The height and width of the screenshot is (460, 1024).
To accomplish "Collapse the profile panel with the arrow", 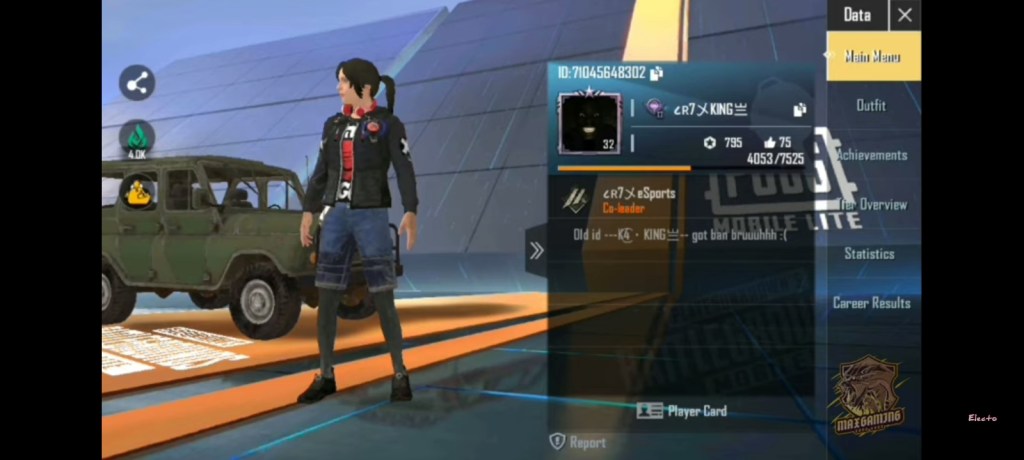I will coord(536,251).
